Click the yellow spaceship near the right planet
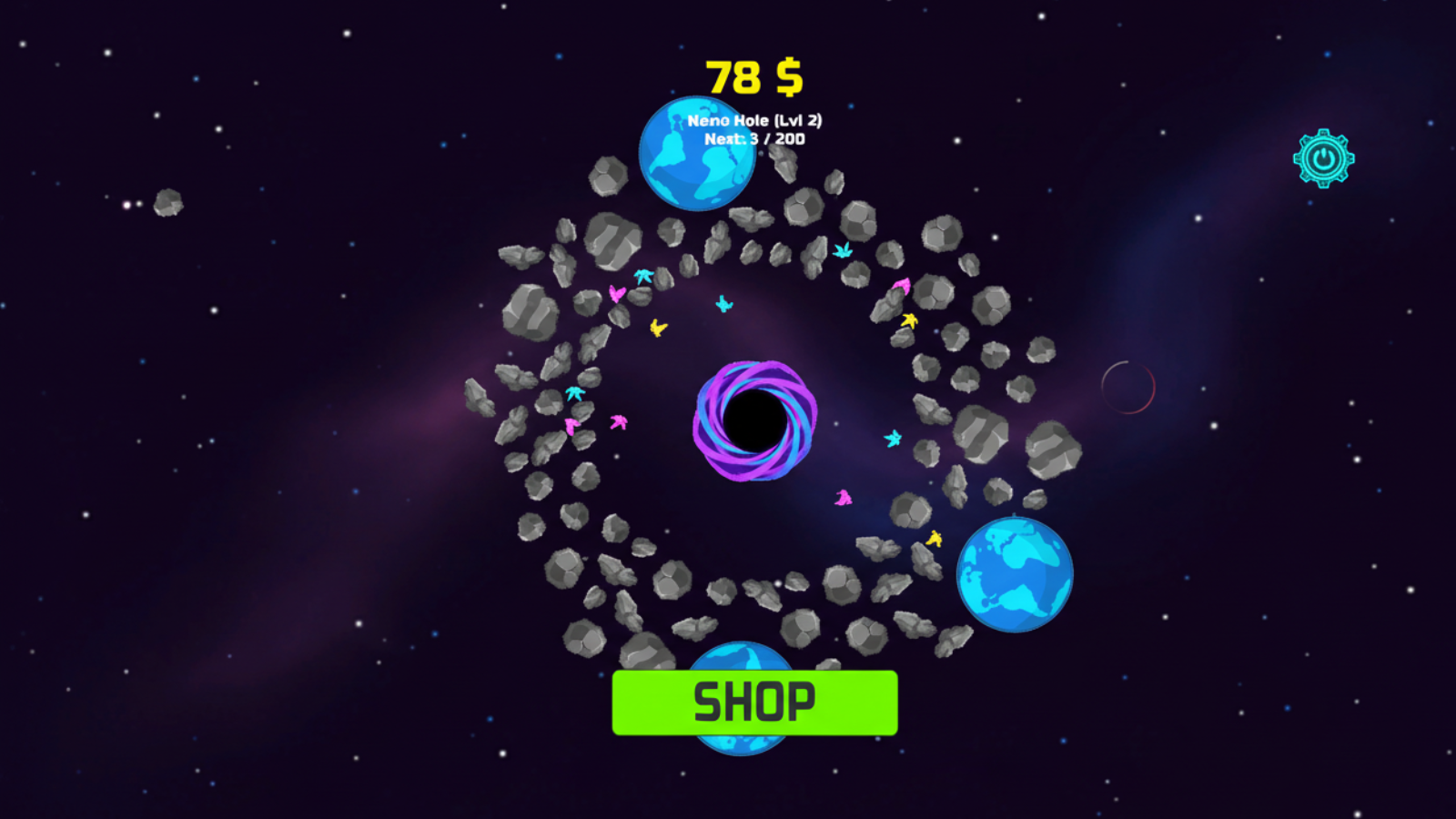1456x819 pixels. pos(935,537)
